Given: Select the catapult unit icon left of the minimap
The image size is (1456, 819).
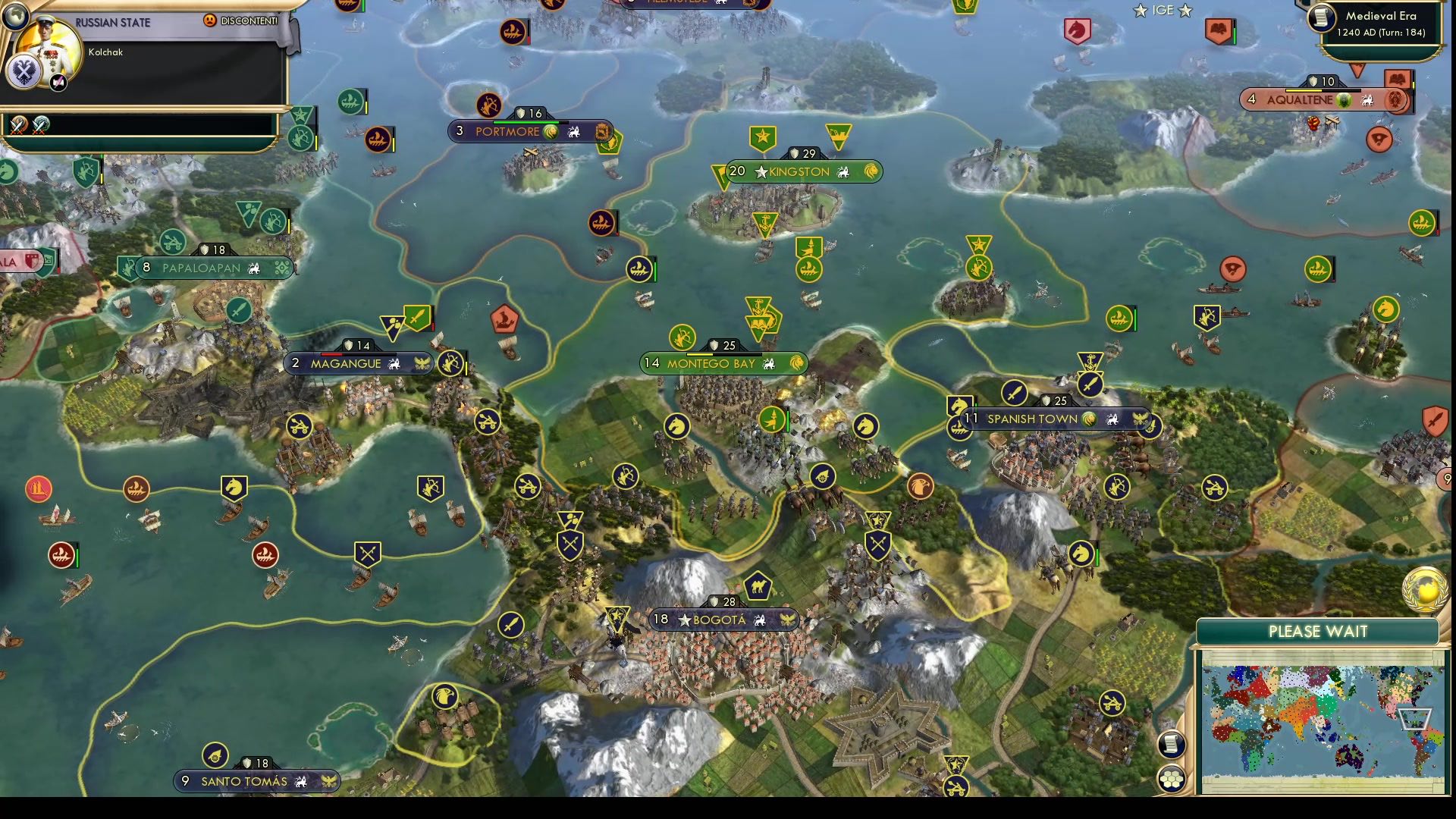Looking at the screenshot, I should (1112, 702).
